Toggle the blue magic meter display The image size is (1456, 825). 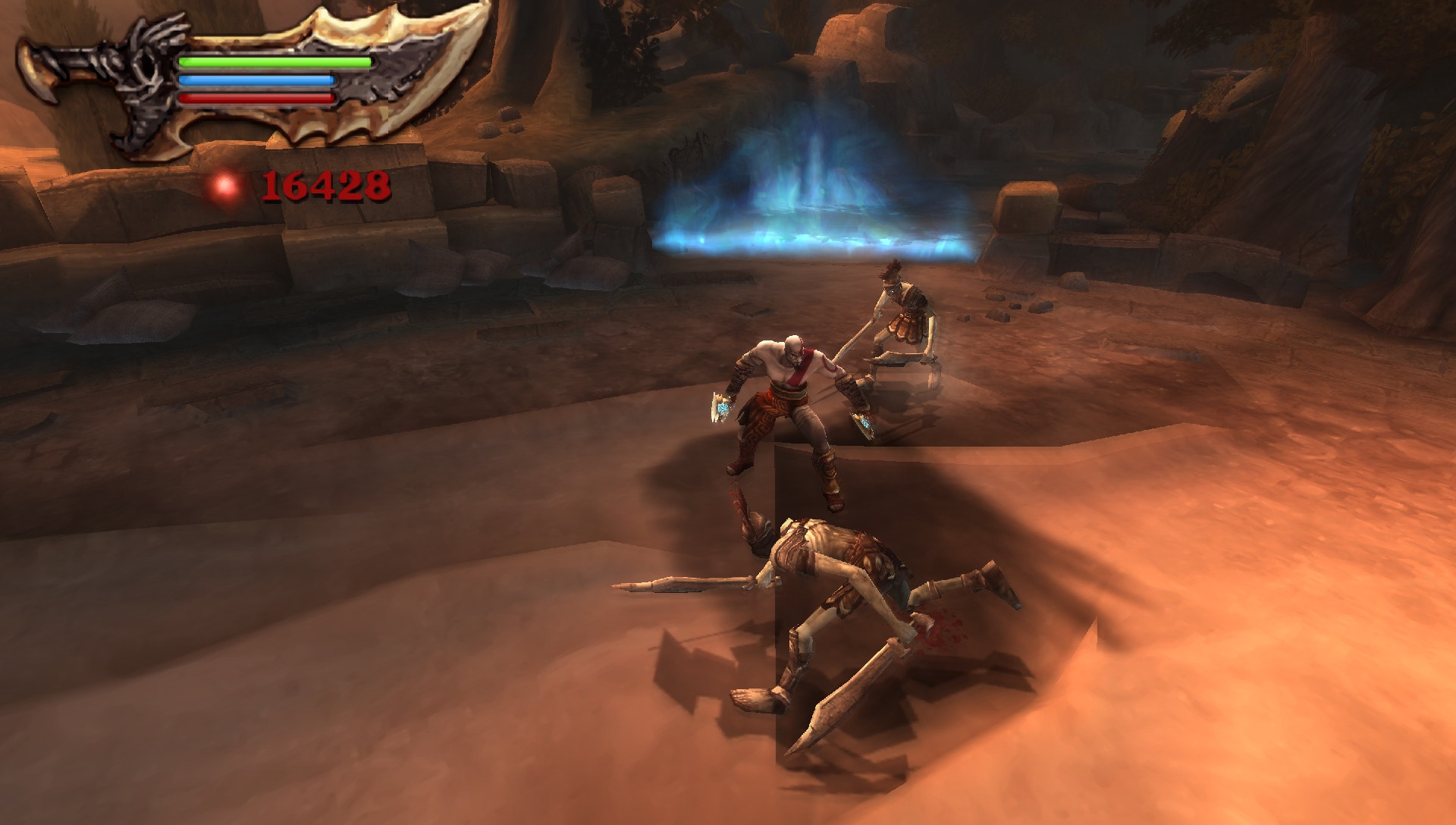[x=258, y=79]
